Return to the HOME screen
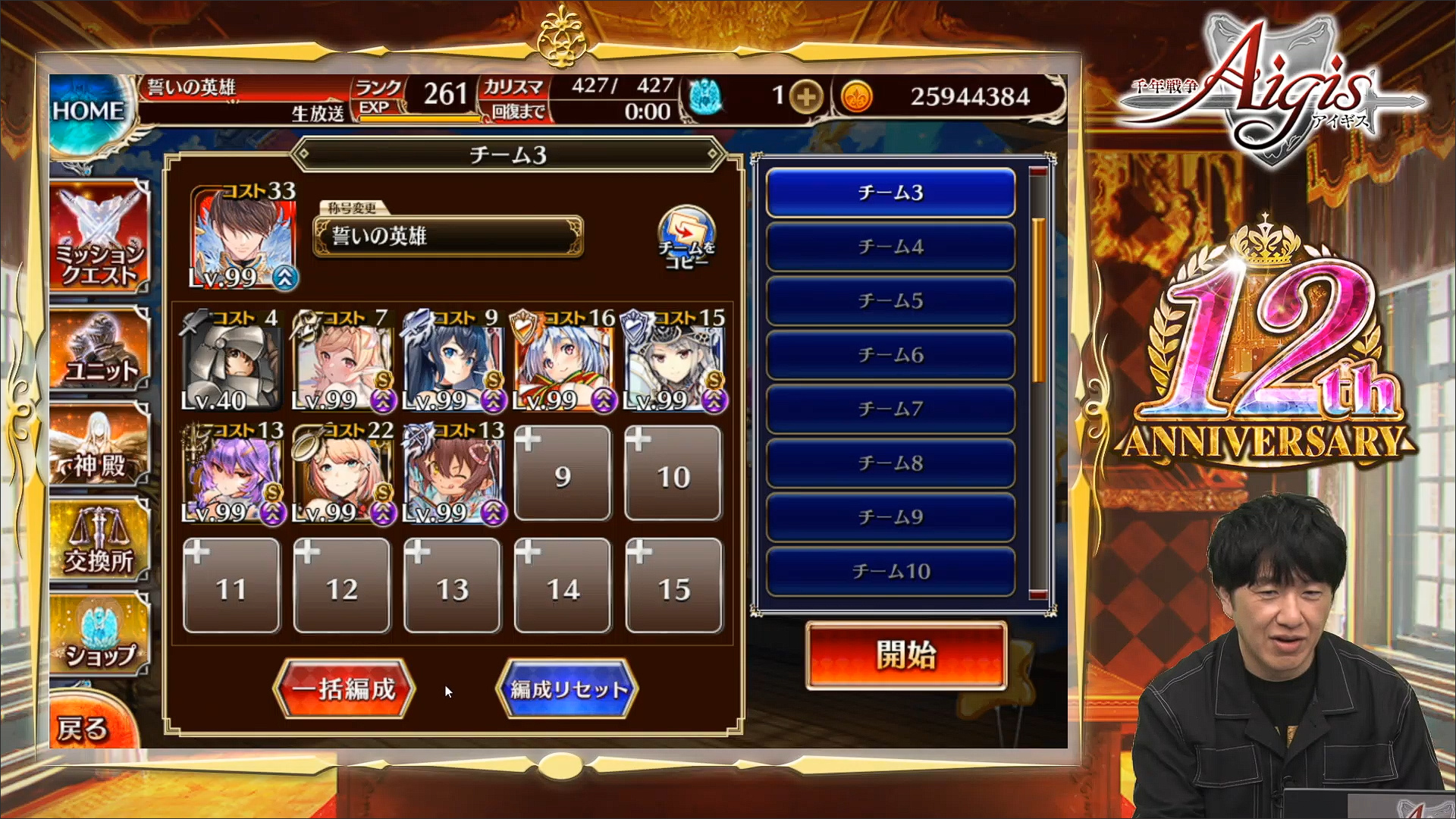Screen dimensions: 1456x819 88,111
